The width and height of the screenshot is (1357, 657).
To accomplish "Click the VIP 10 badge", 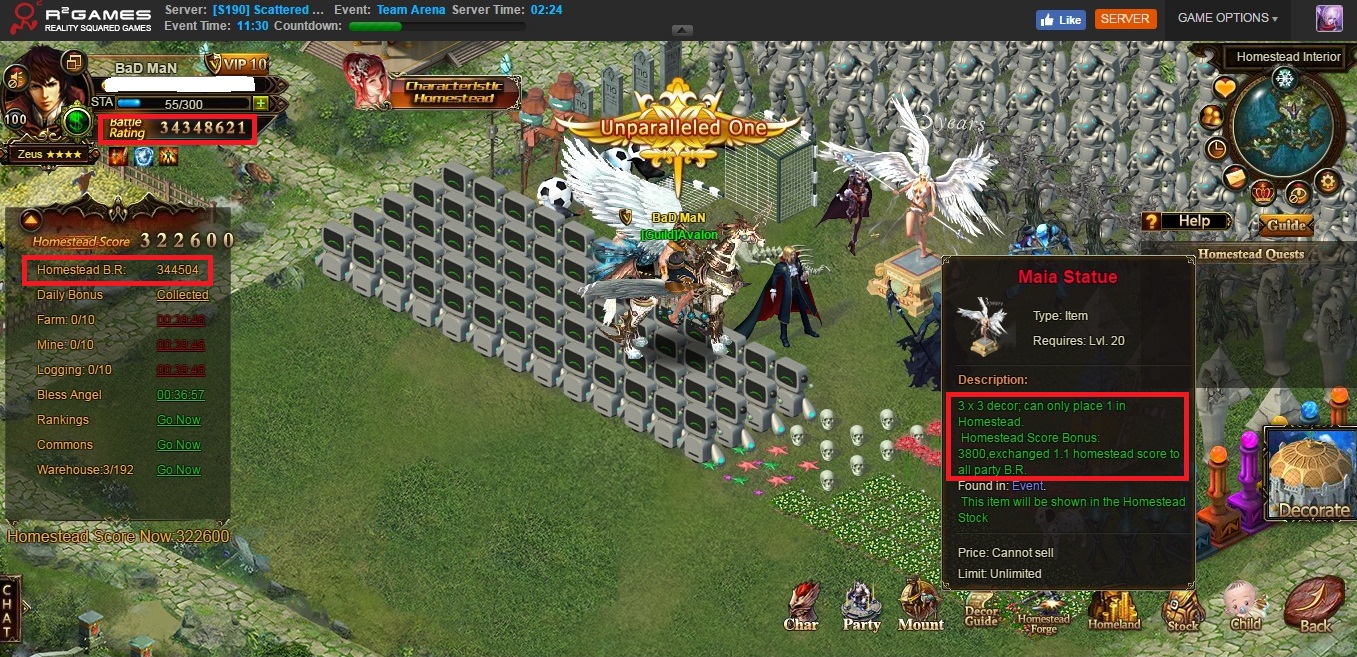I will [238, 65].
